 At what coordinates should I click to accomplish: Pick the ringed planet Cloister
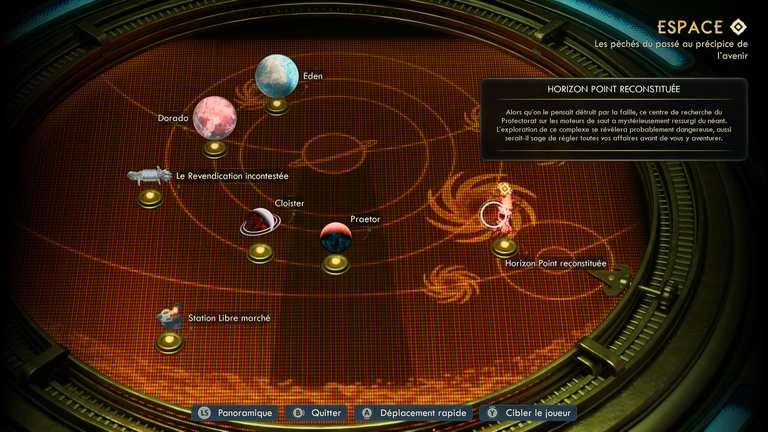260,222
